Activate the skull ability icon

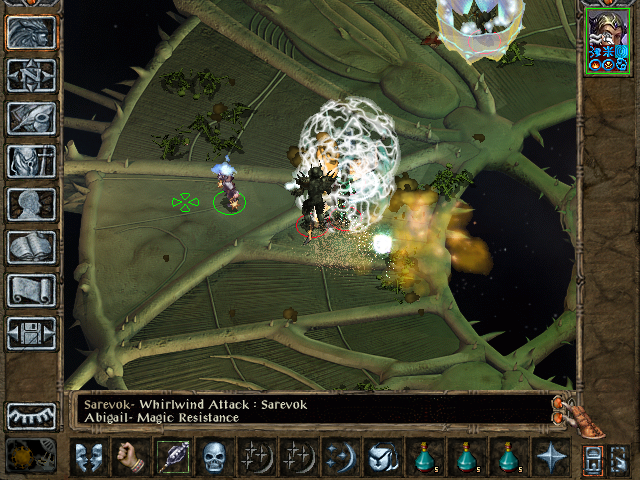(215, 458)
